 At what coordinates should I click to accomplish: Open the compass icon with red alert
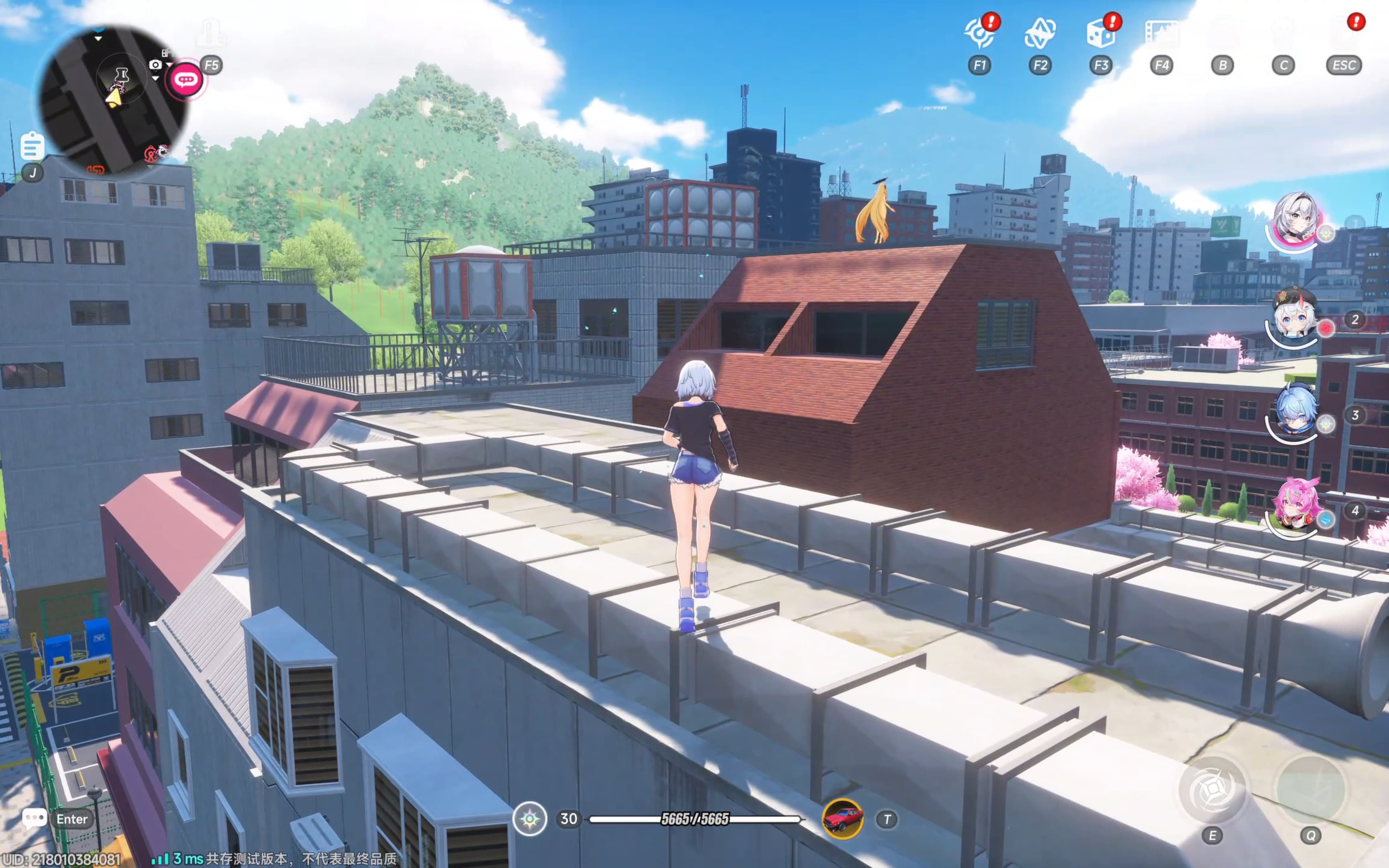coord(979,33)
